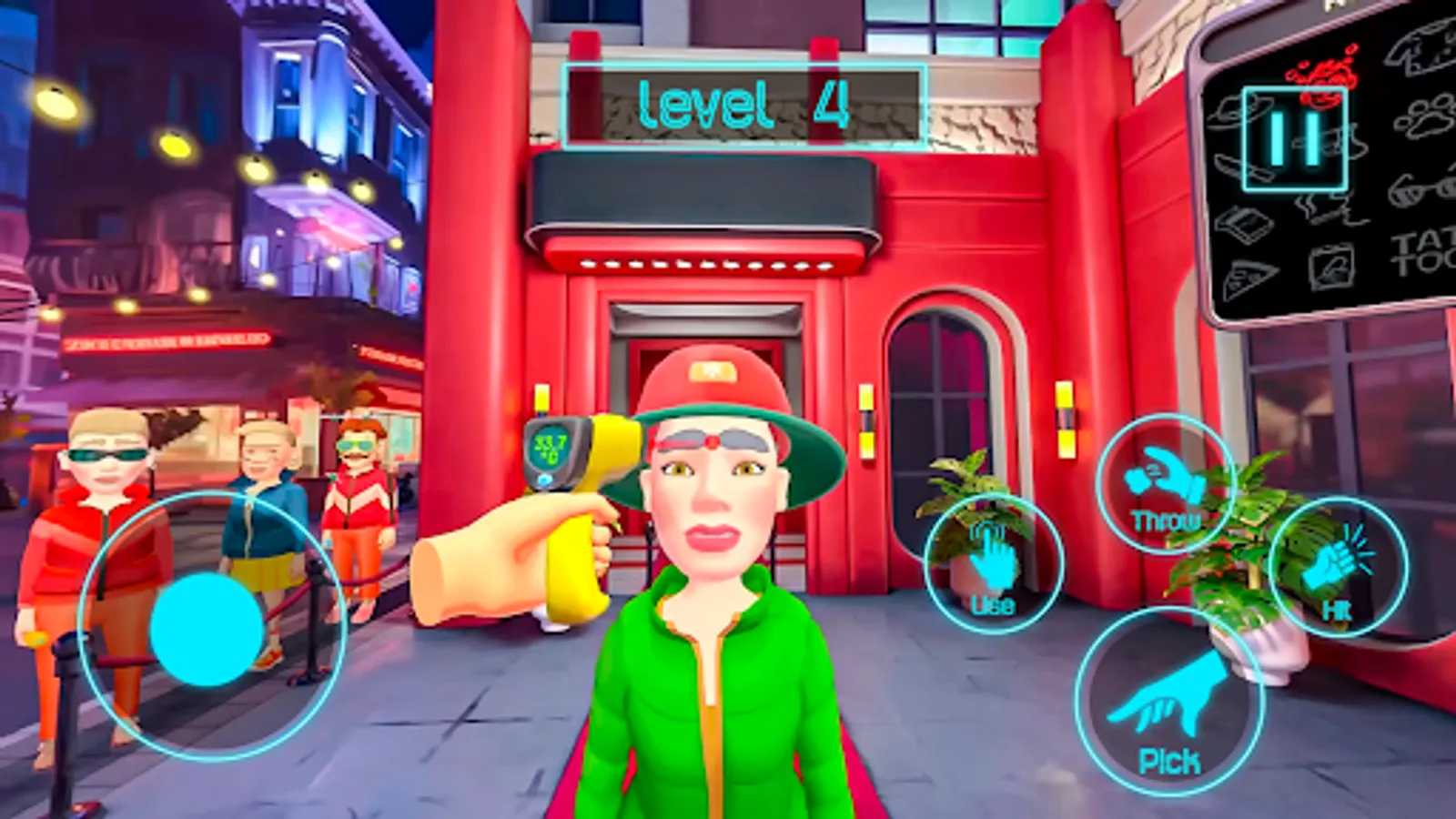Select the book doodle icon
1456x819 pixels.
click(1245, 222)
